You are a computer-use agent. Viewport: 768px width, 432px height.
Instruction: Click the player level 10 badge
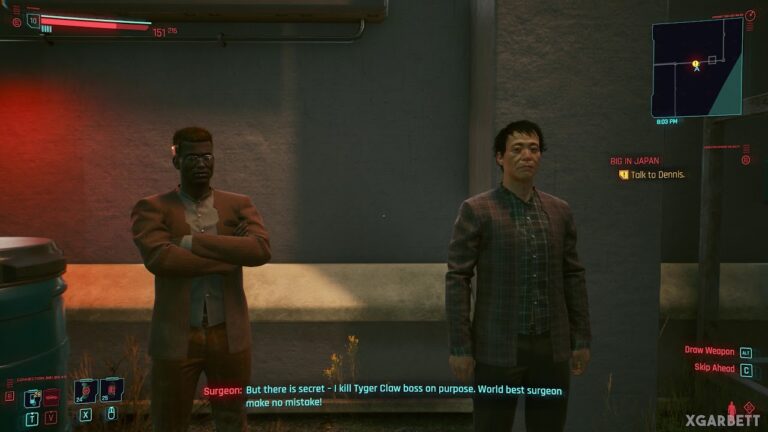coord(33,19)
